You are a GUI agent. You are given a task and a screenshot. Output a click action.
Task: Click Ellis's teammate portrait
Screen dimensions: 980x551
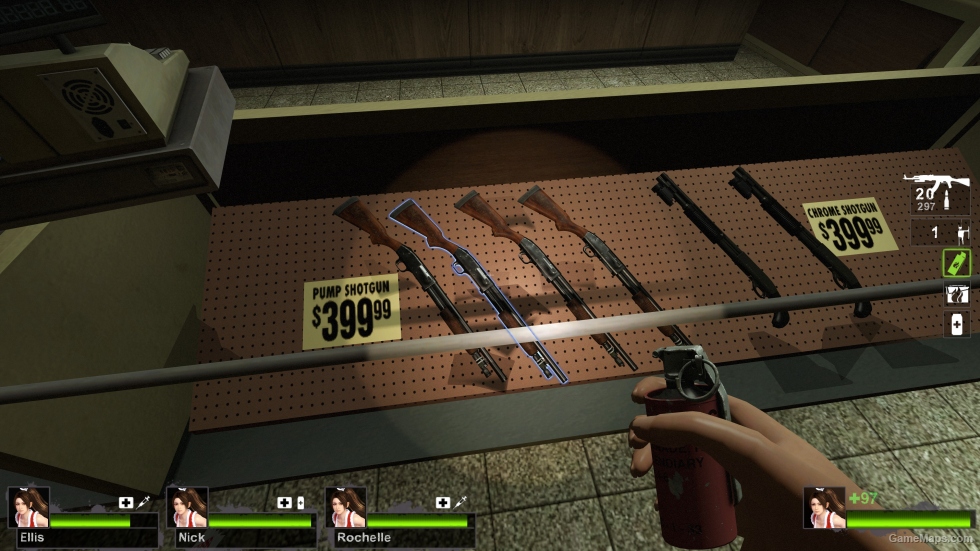tap(28, 507)
